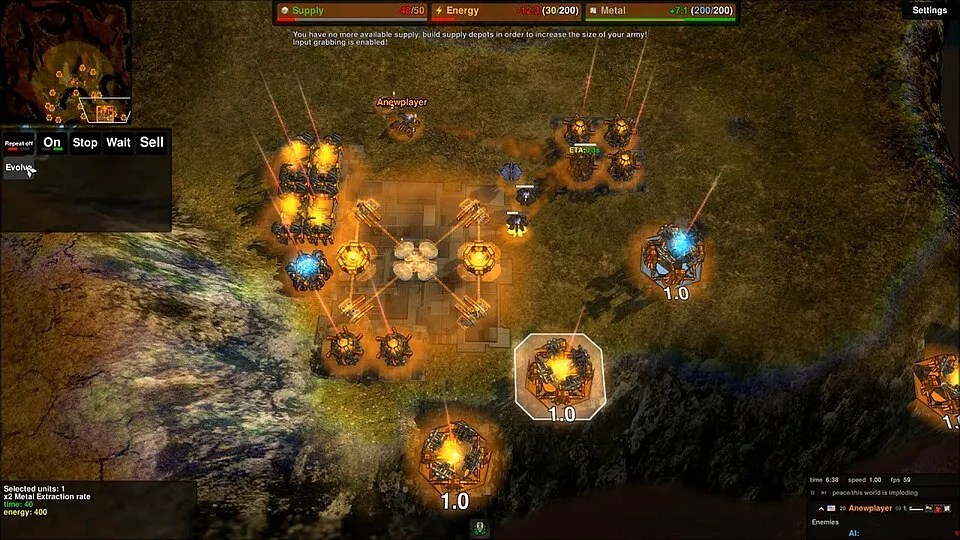The width and height of the screenshot is (960, 540).
Task: Click on the minimap
Action: (66, 62)
